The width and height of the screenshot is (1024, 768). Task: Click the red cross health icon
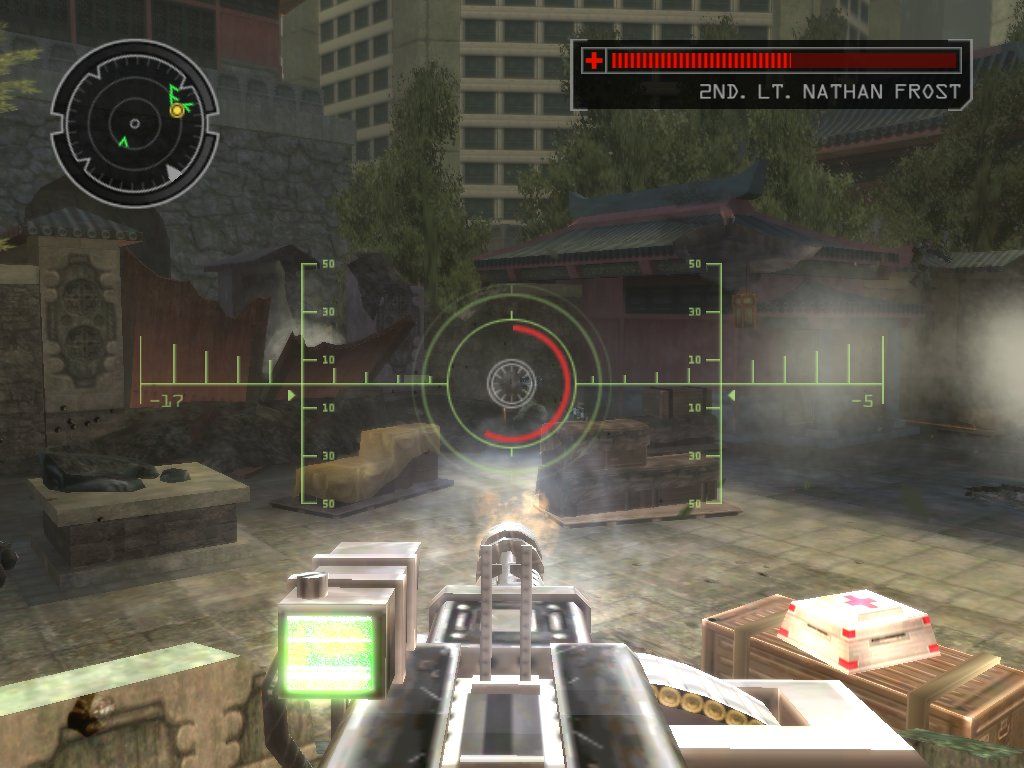click(594, 61)
